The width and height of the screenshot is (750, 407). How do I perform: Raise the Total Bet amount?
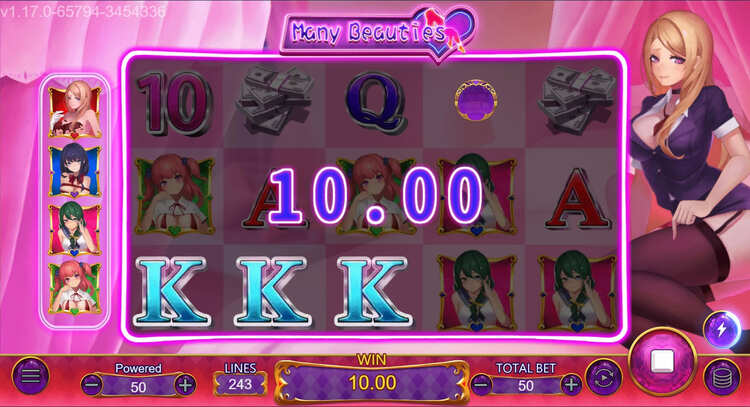pos(571,384)
